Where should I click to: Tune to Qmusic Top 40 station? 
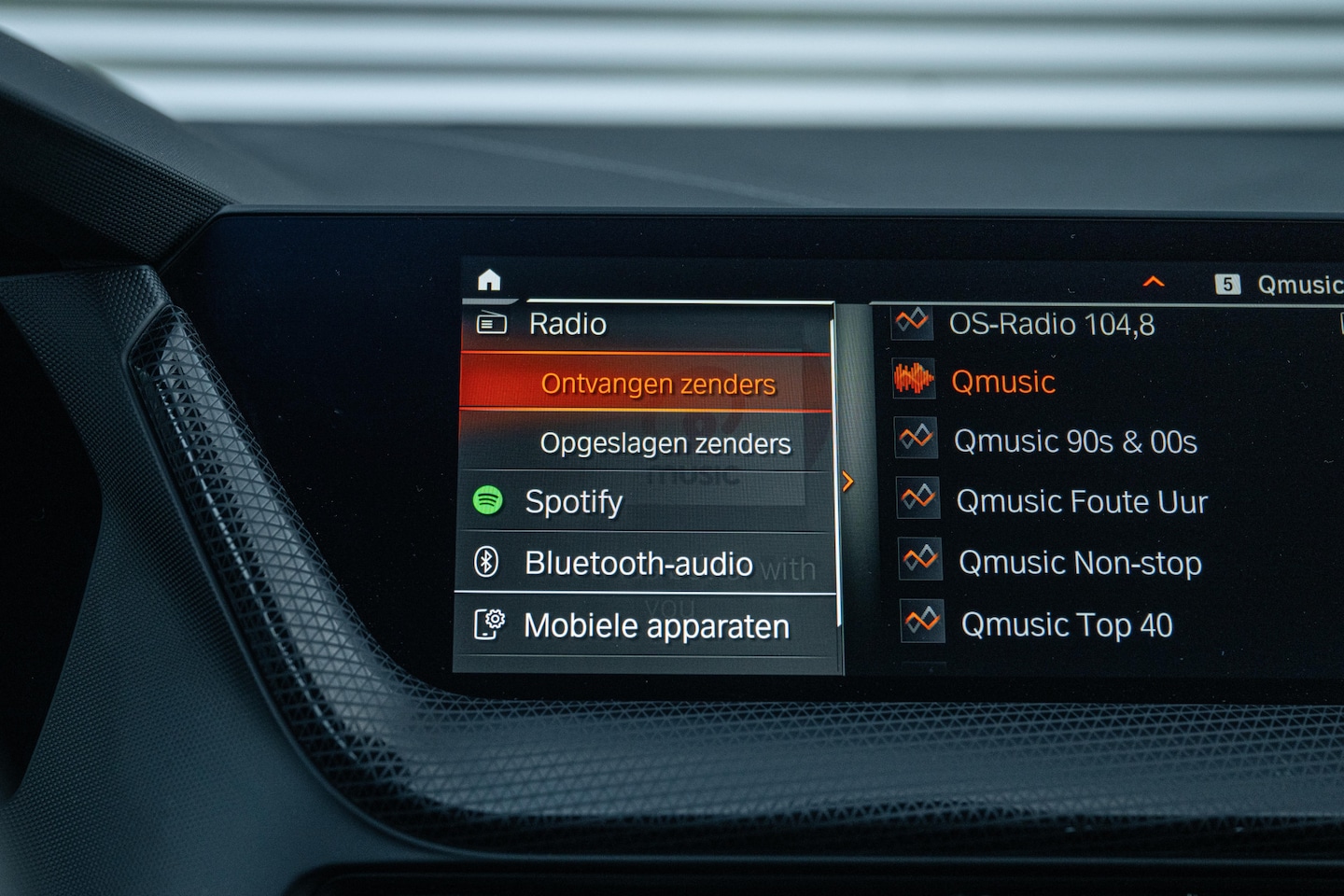pos(1066,625)
